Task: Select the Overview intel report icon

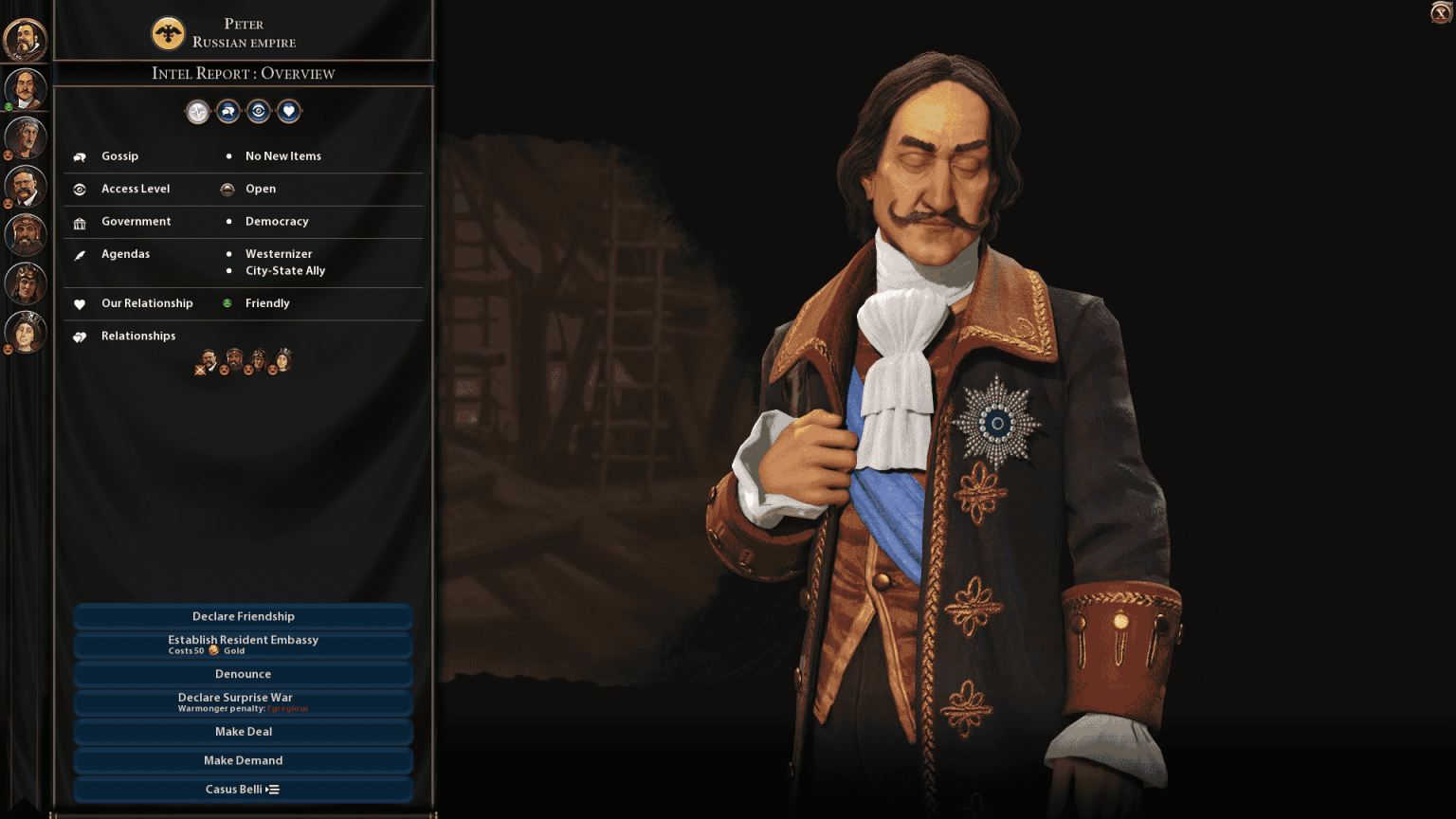Action: click(x=197, y=111)
